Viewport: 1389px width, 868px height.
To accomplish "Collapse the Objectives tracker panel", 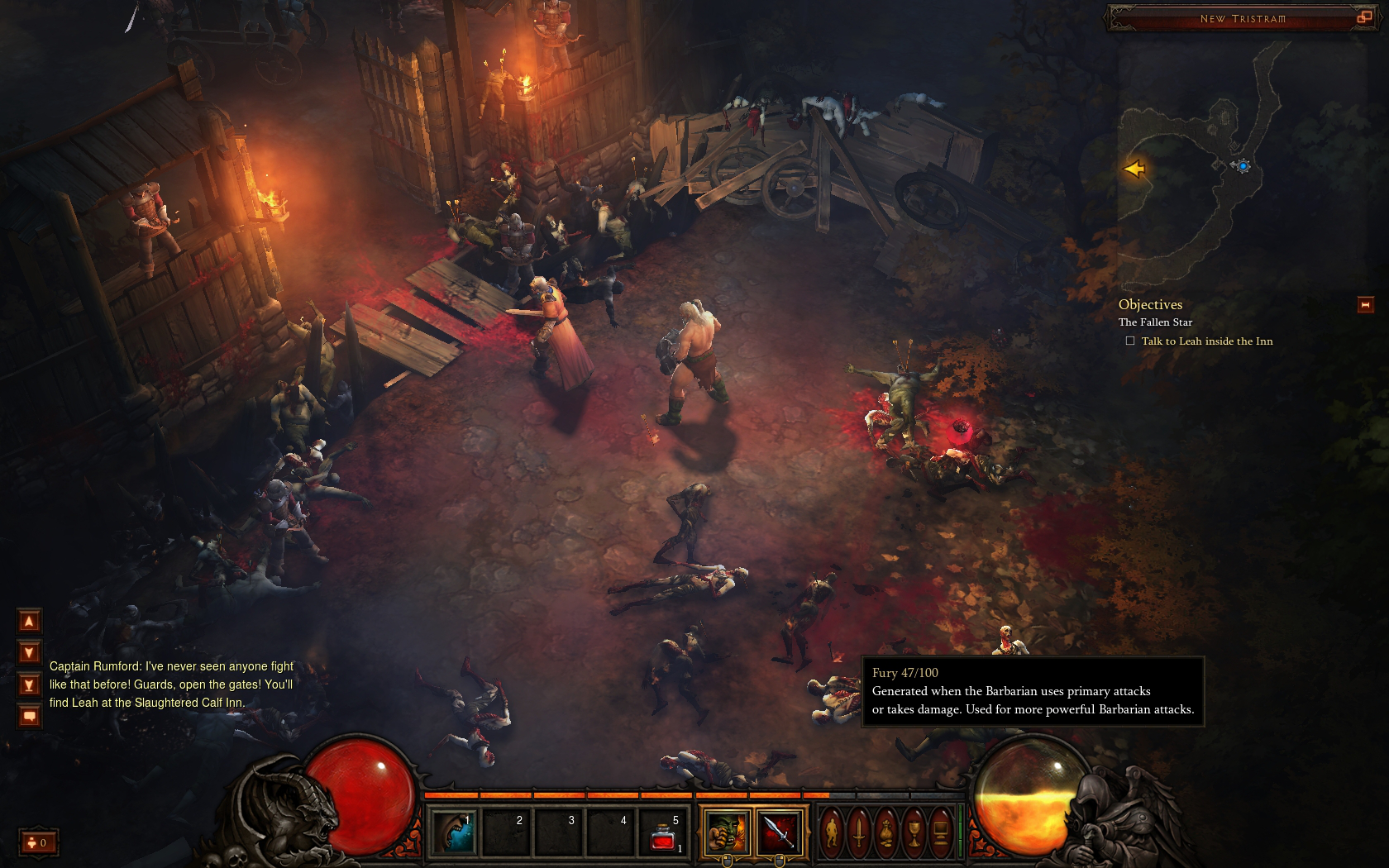I will [x=1365, y=305].
